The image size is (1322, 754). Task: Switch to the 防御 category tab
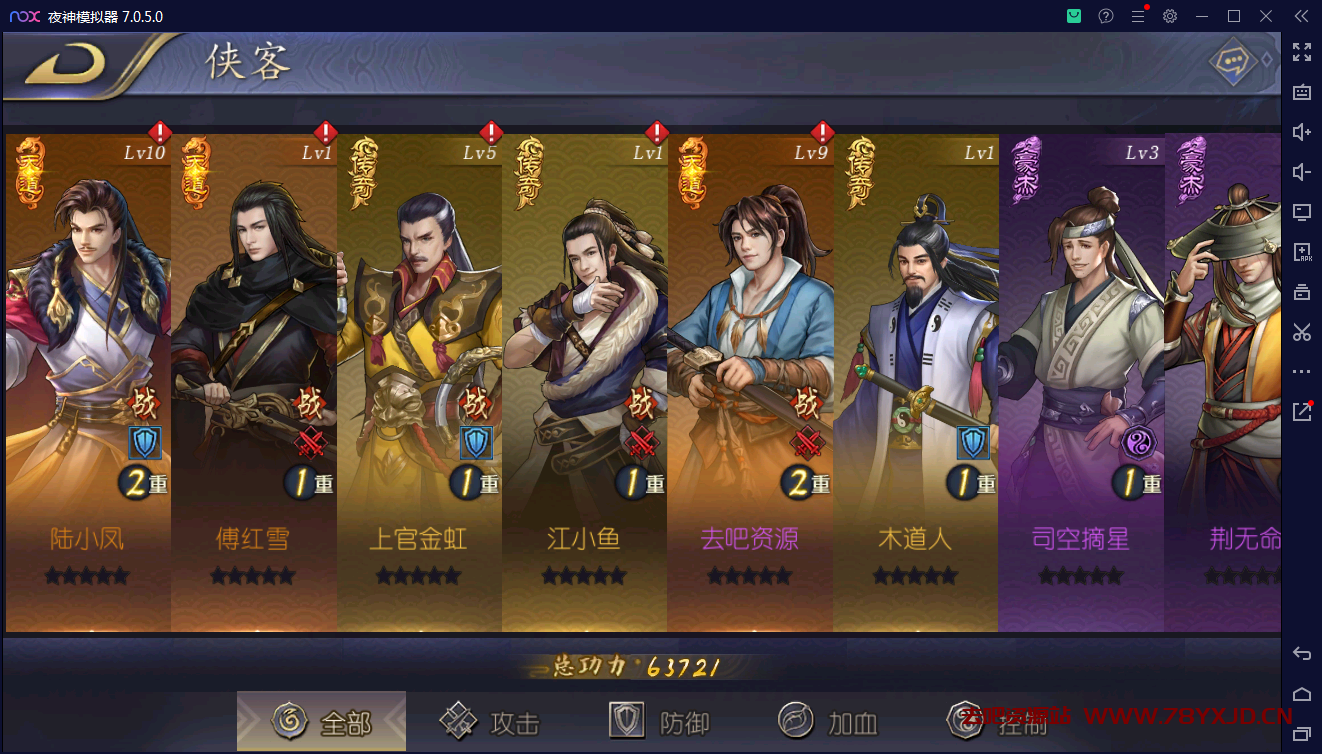(660, 721)
